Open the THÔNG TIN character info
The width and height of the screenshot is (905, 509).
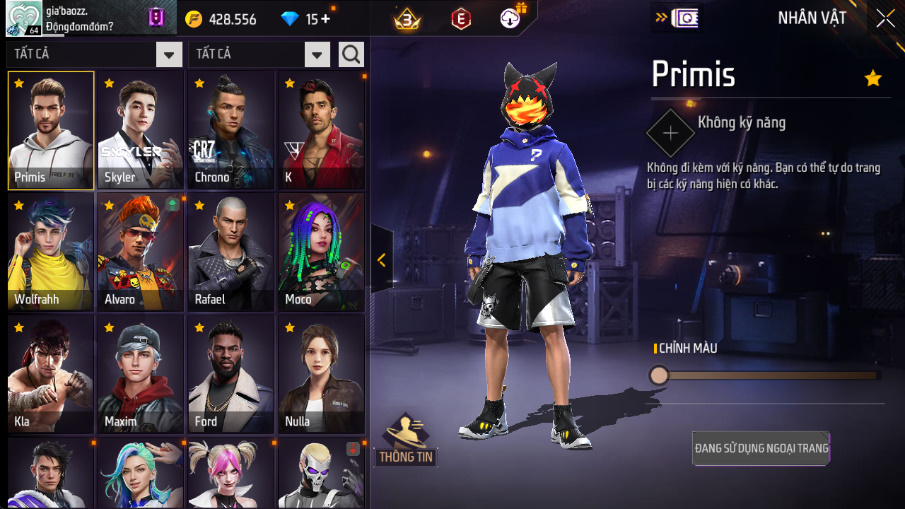pyautogui.click(x=404, y=440)
